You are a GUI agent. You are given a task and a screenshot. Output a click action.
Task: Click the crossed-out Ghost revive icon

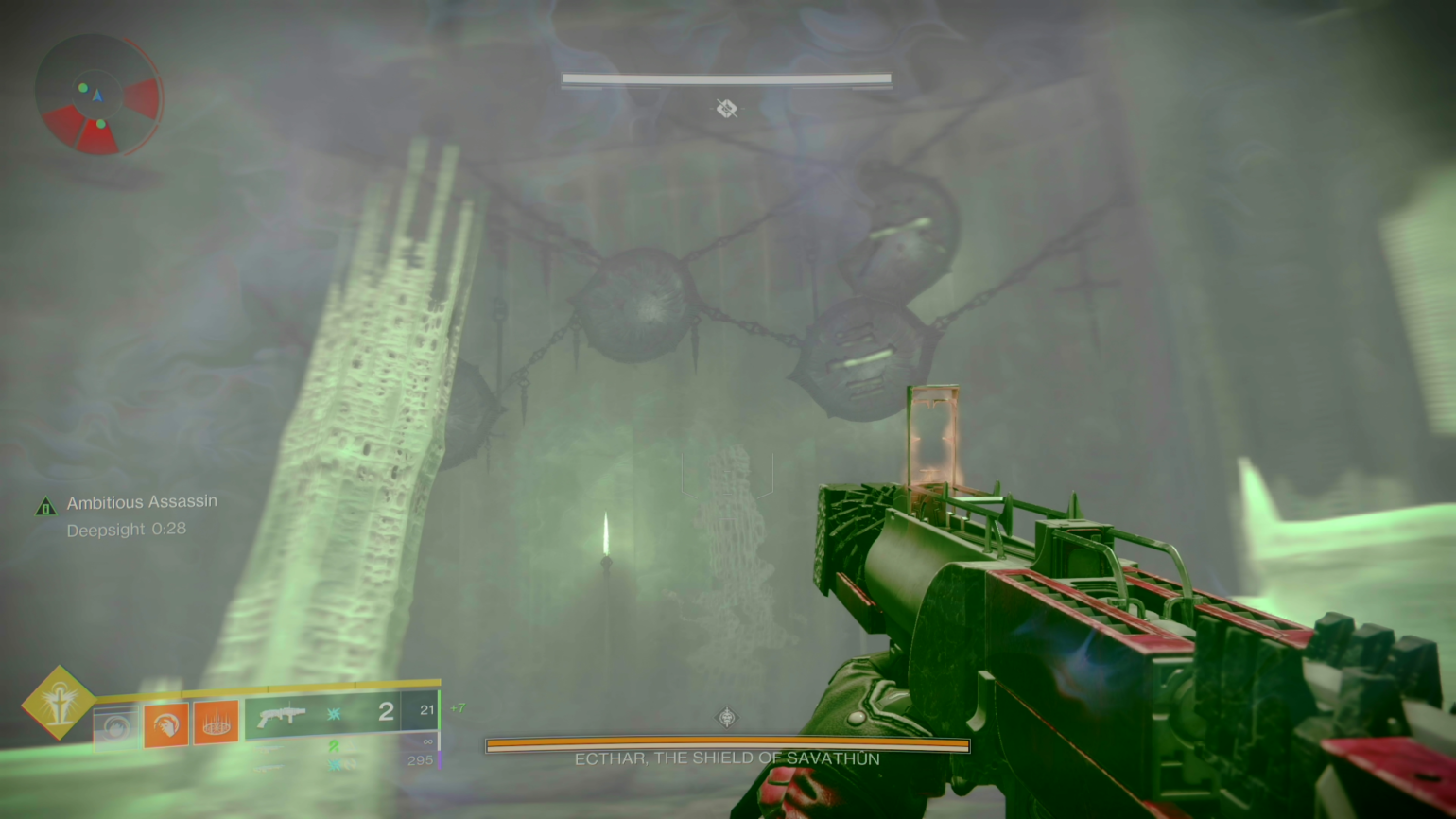click(x=726, y=110)
